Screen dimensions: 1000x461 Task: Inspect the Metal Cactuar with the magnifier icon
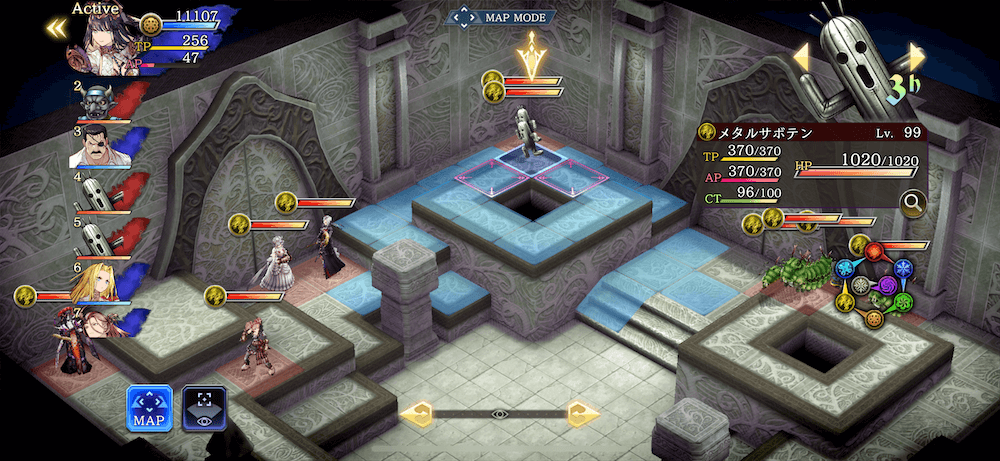pyautogui.click(x=912, y=204)
